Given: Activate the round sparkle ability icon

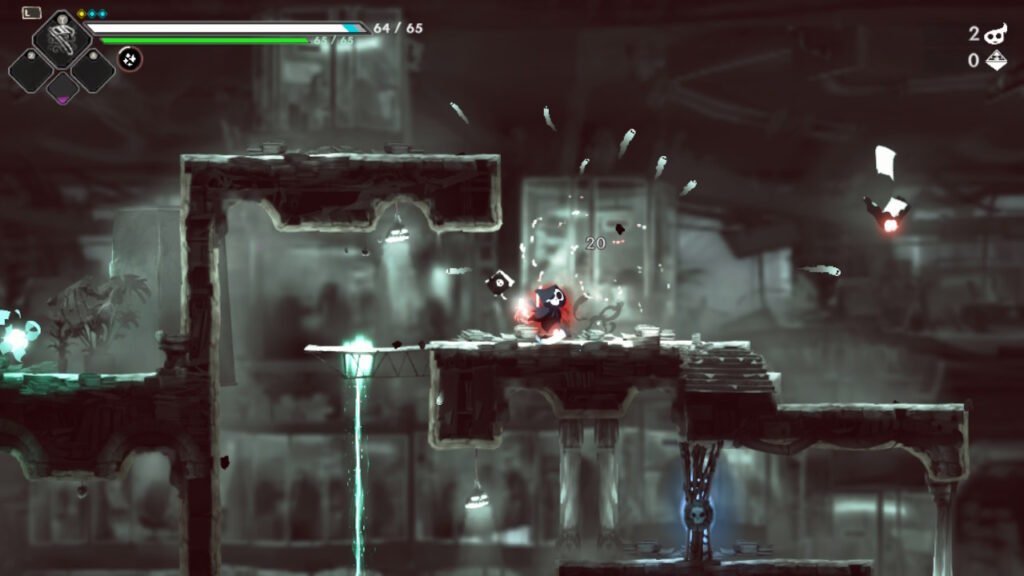Looking at the screenshot, I should (x=130, y=59).
